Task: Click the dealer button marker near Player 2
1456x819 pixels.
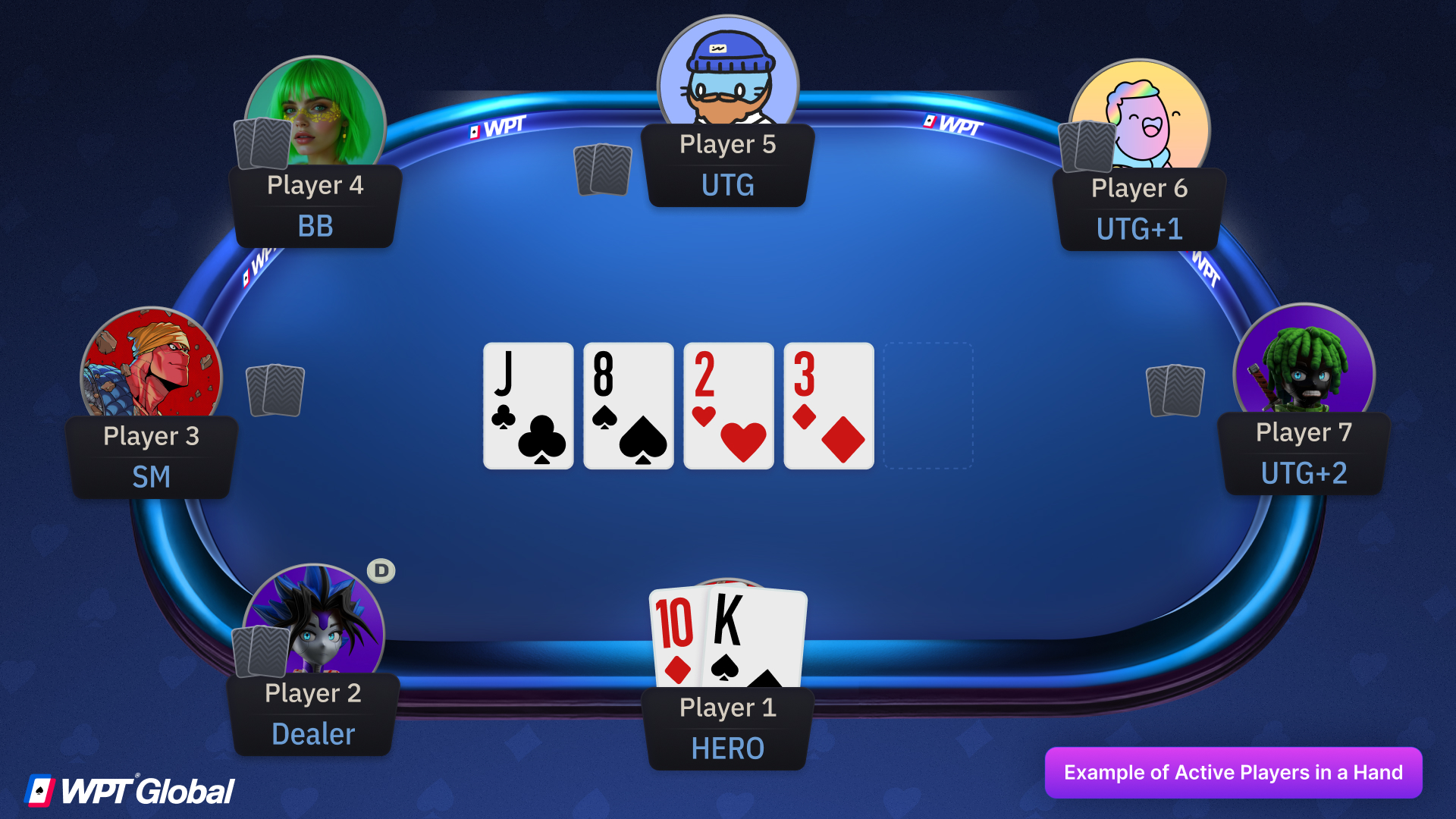Action: pos(381,570)
